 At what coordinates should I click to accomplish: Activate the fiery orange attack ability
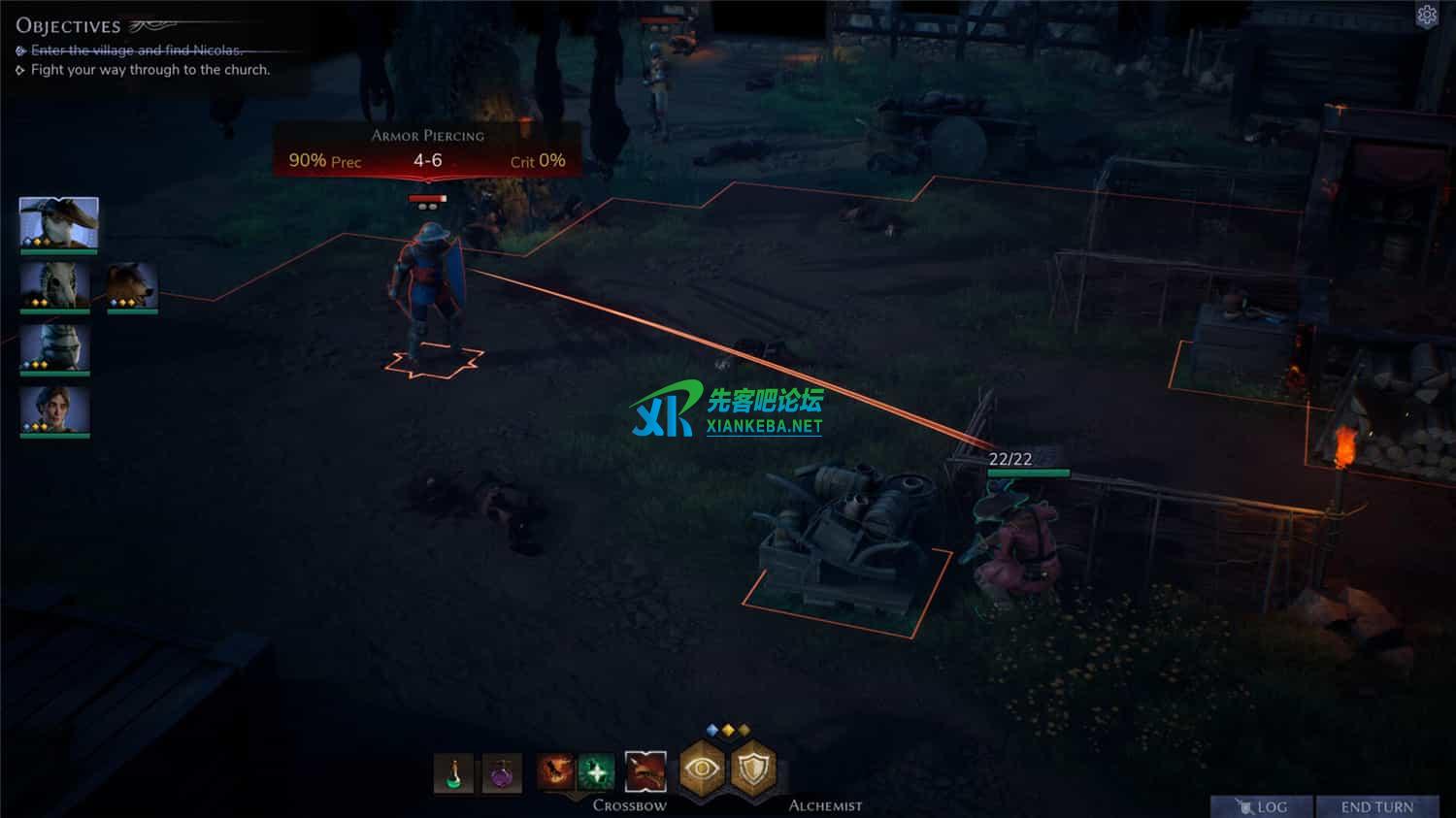click(555, 772)
